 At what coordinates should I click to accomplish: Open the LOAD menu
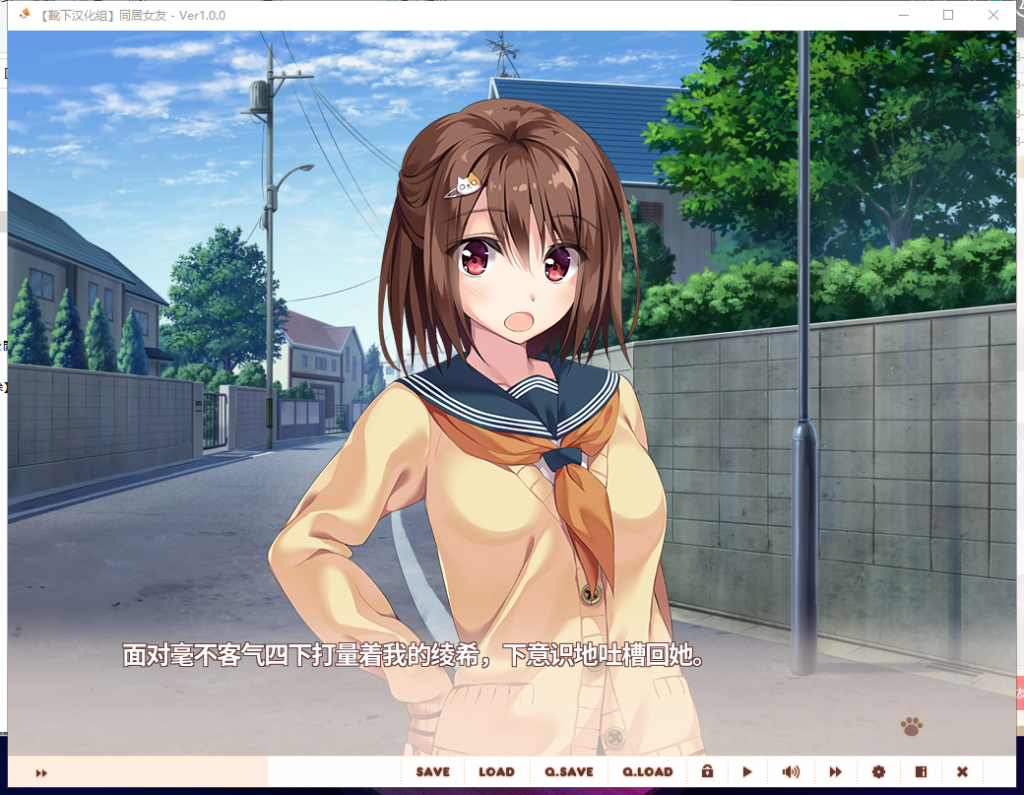tap(496, 772)
